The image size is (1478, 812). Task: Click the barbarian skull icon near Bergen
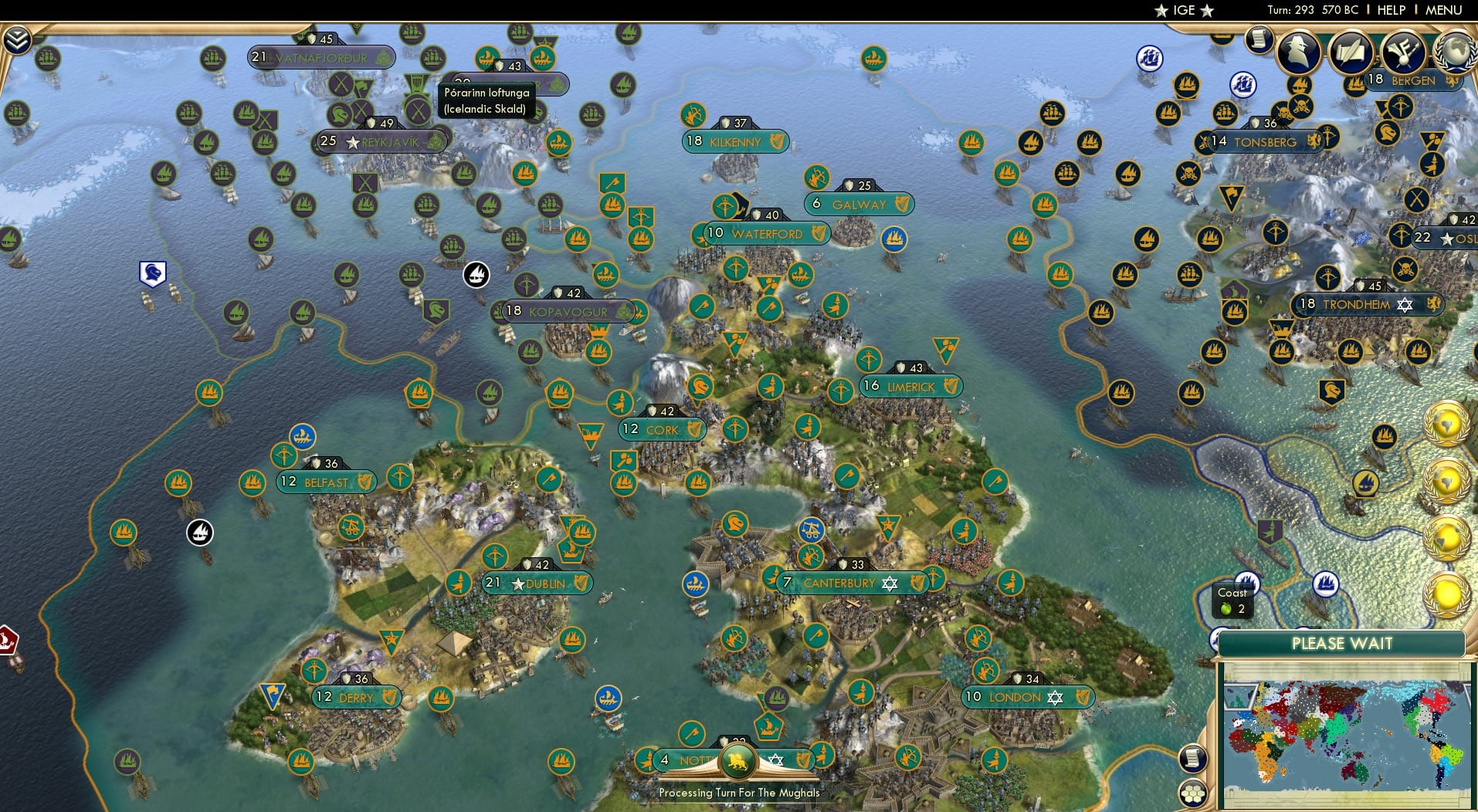pos(1301,108)
